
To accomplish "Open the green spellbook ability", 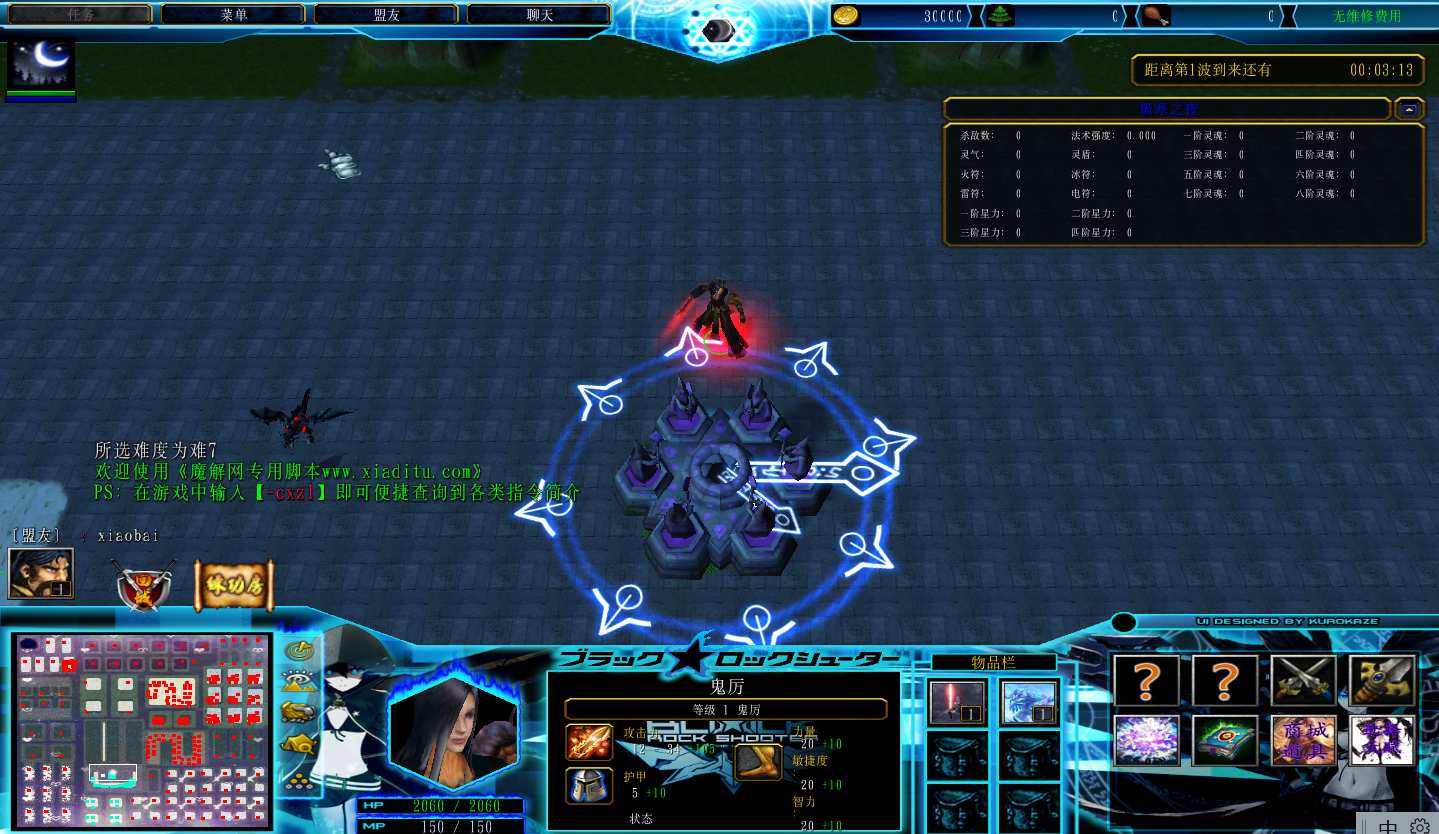I will click(x=1225, y=741).
